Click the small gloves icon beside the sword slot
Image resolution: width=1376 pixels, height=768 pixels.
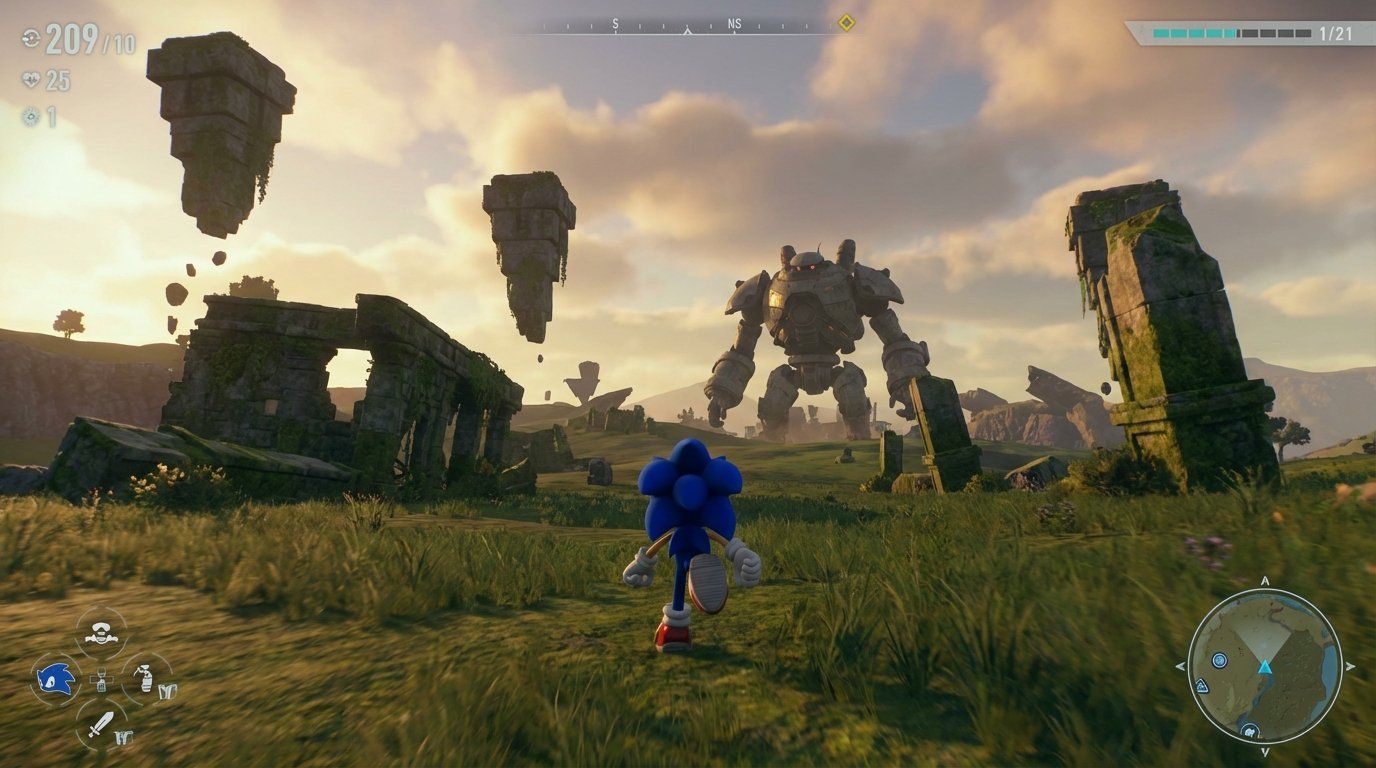(x=124, y=735)
